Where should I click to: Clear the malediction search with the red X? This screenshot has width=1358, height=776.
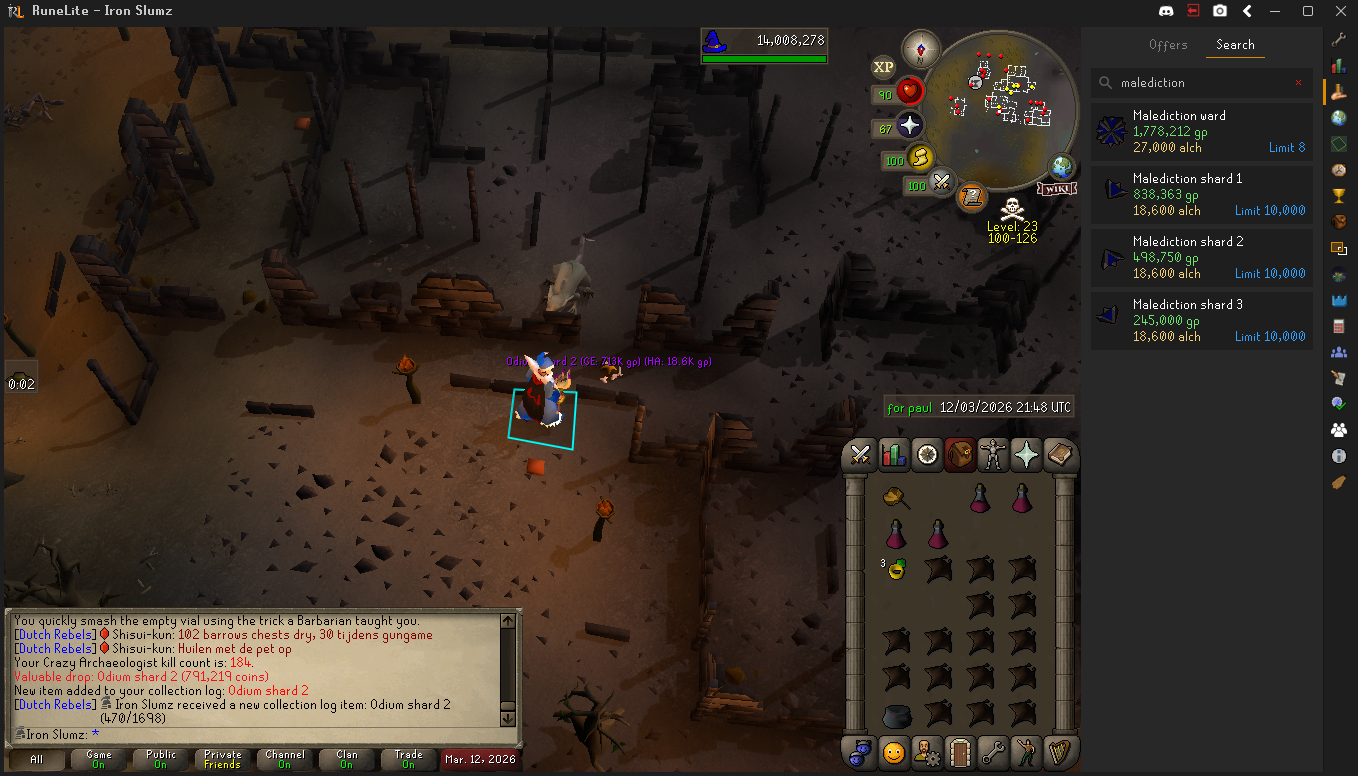1298,83
